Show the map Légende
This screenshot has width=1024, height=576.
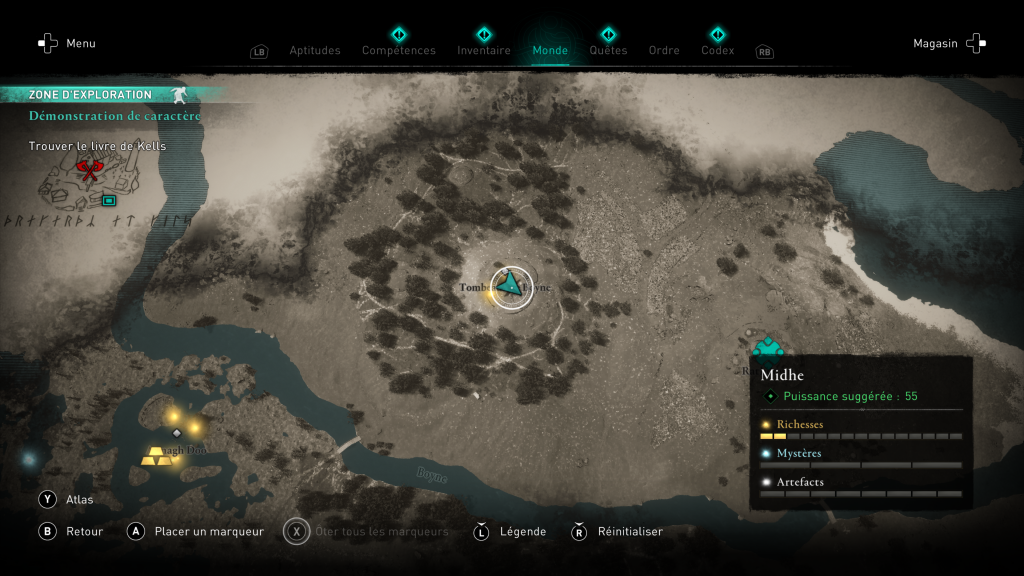pos(512,531)
